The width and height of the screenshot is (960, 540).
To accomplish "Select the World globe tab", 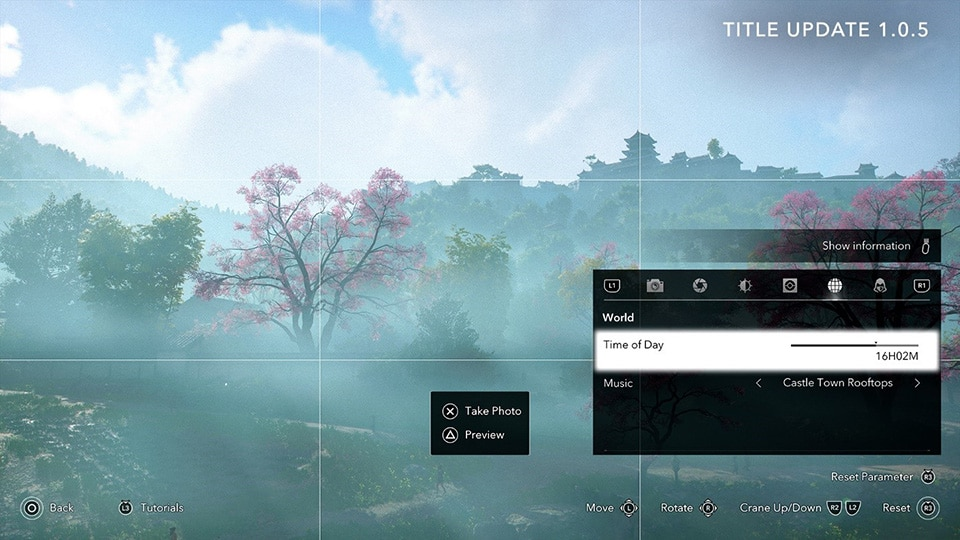I will [834, 286].
